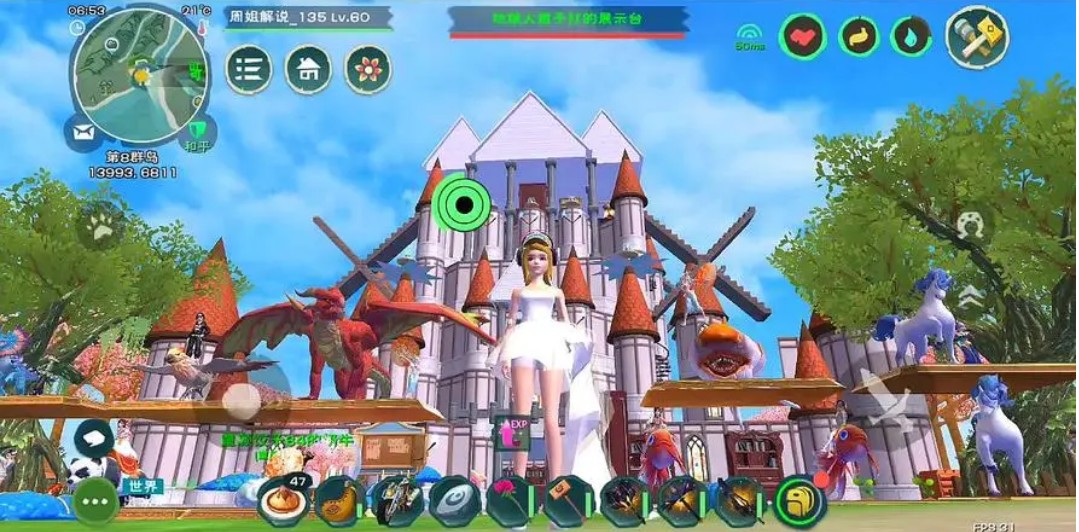Select the 世界 world chat channel

(x=141, y=487)
